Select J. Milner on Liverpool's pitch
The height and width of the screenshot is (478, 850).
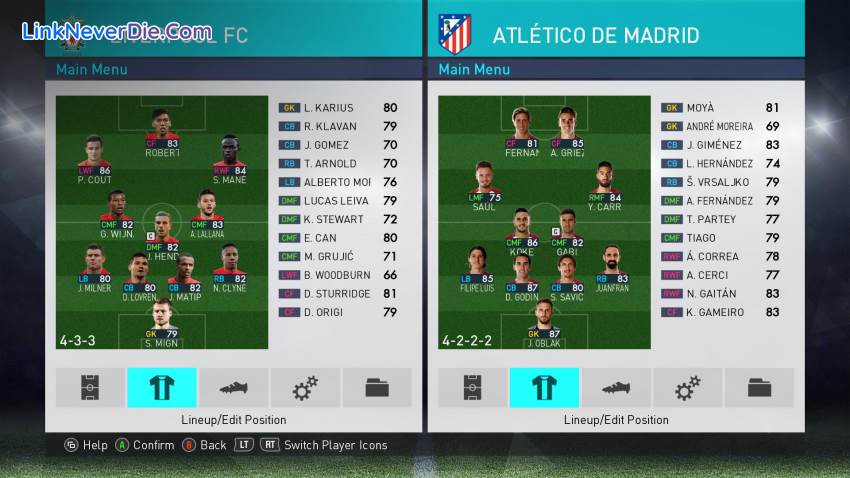tap(95, 270)
